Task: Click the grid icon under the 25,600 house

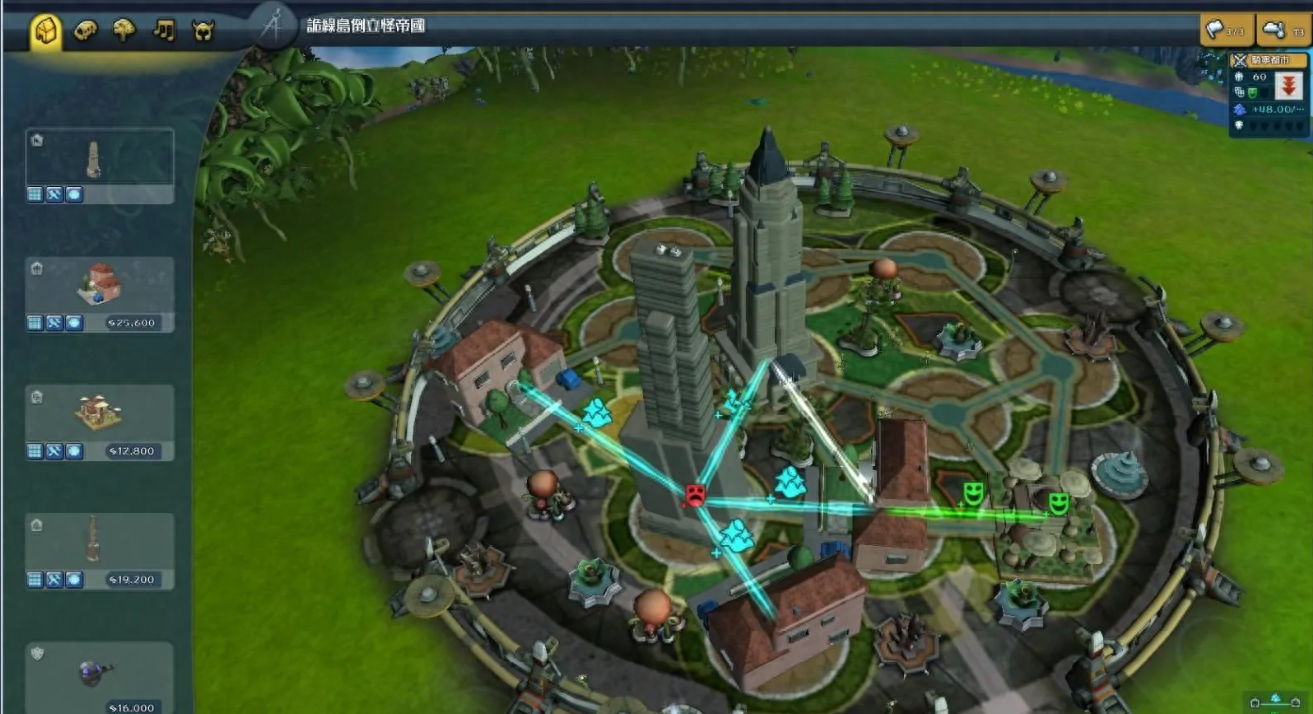Action: [35, 323]
